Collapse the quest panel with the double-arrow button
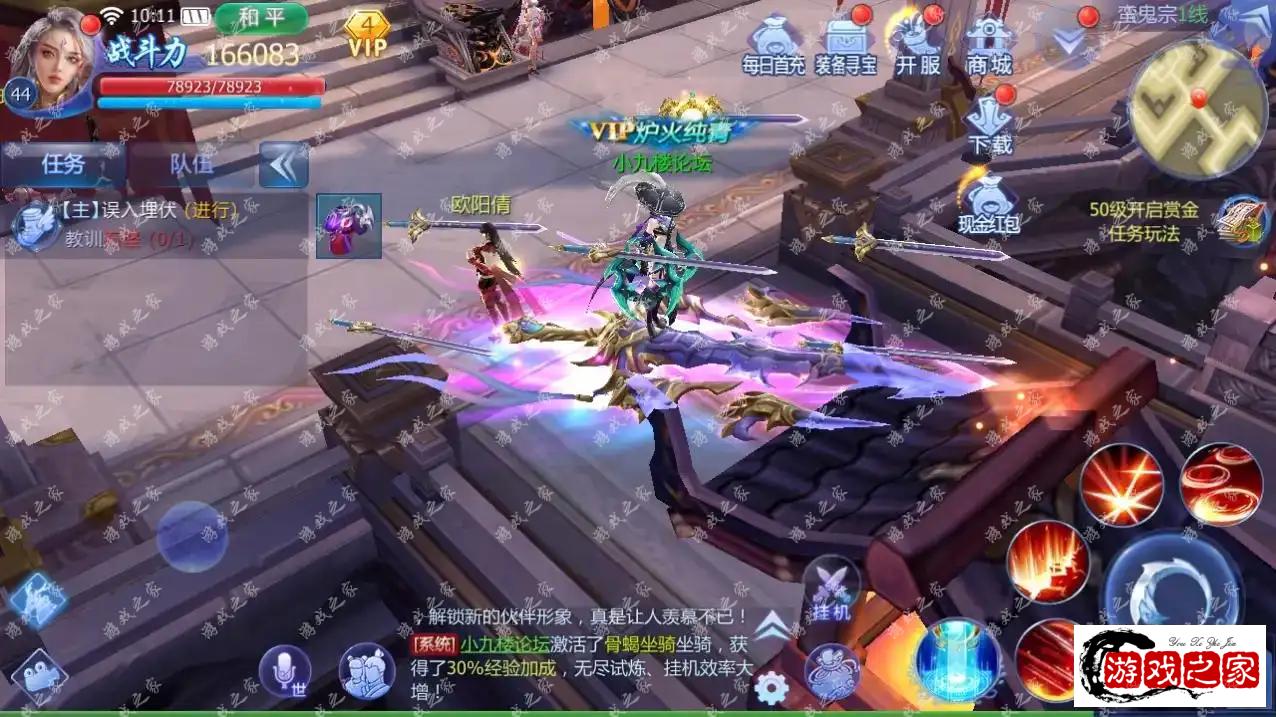 tap(283, 164)
